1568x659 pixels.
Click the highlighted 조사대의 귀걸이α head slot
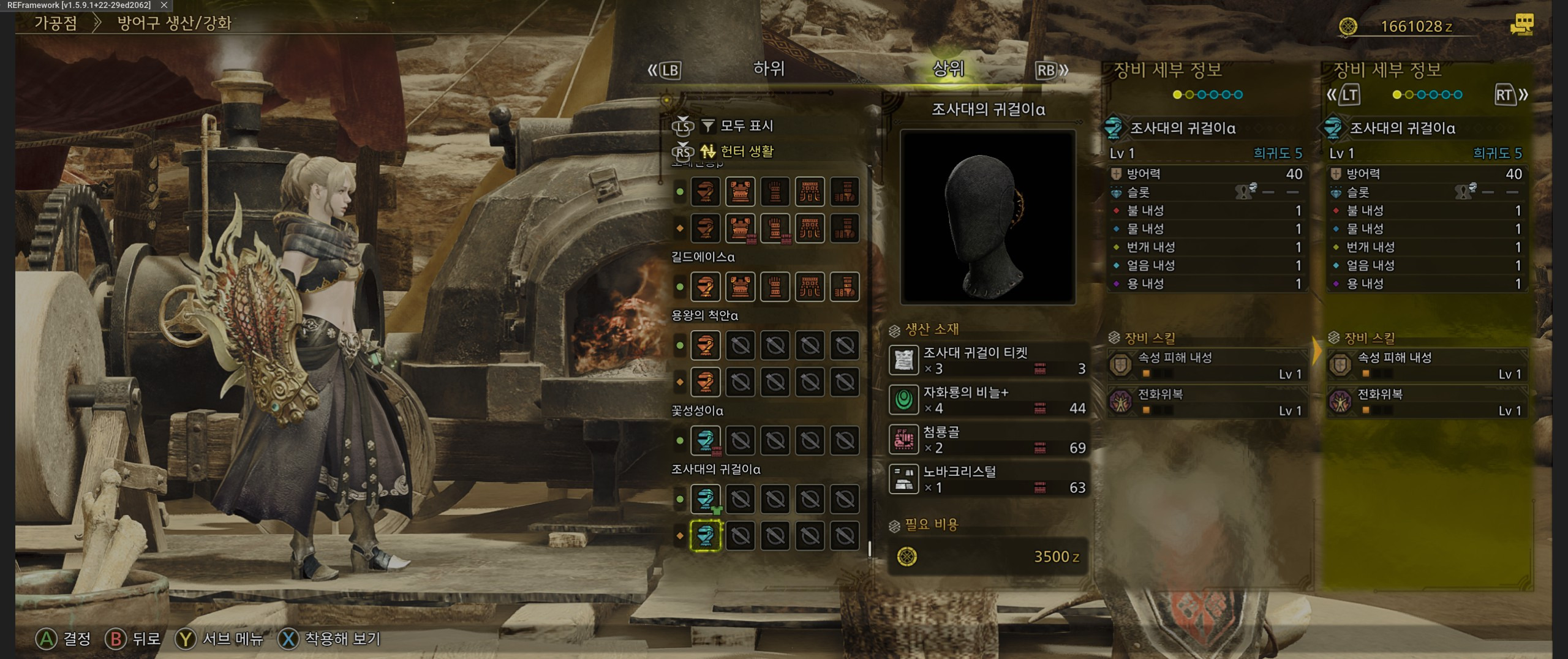(x=705, y=536)
